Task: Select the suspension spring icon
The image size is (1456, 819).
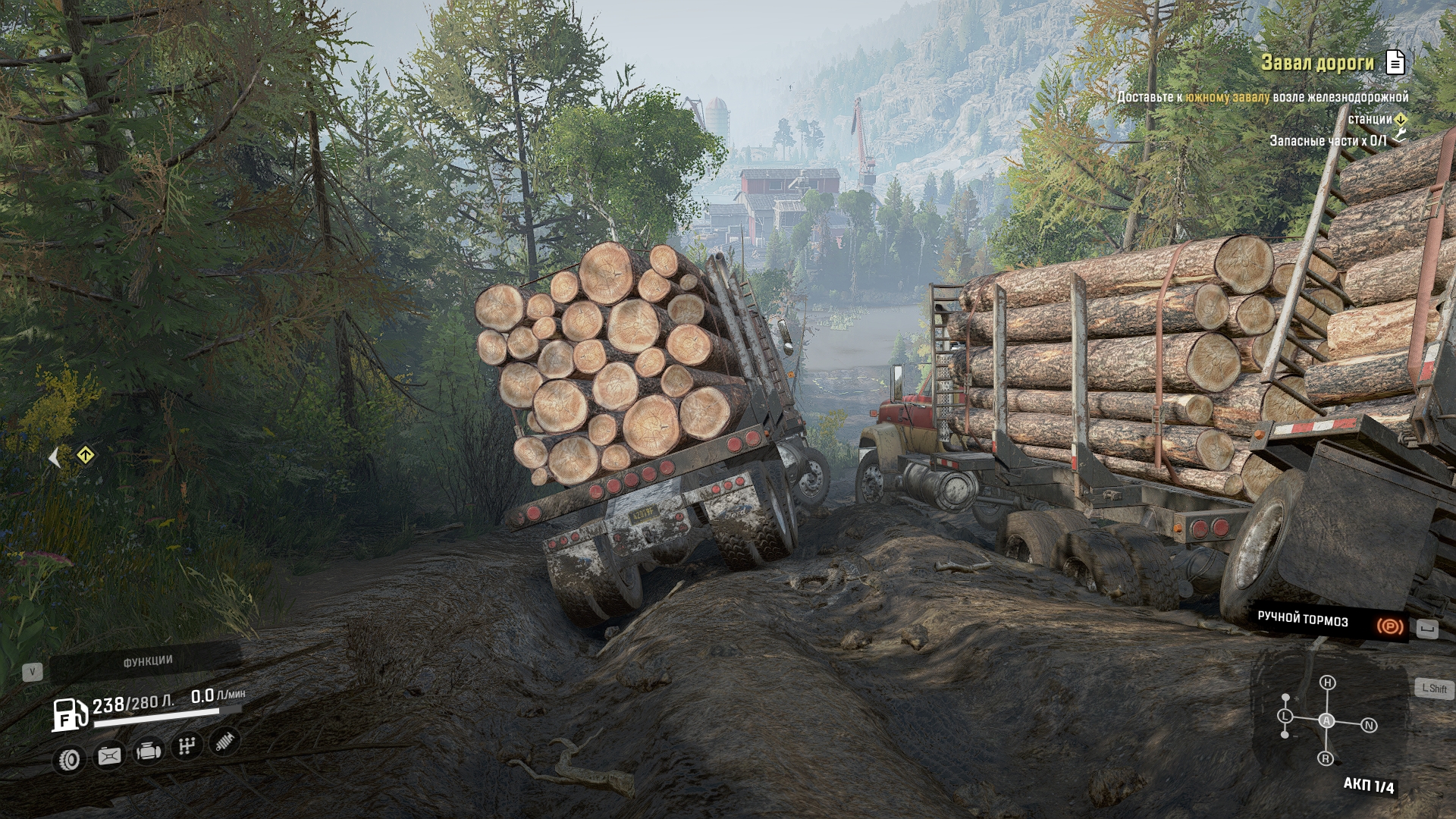Action: pyautogui.click(x=224, y=742)
